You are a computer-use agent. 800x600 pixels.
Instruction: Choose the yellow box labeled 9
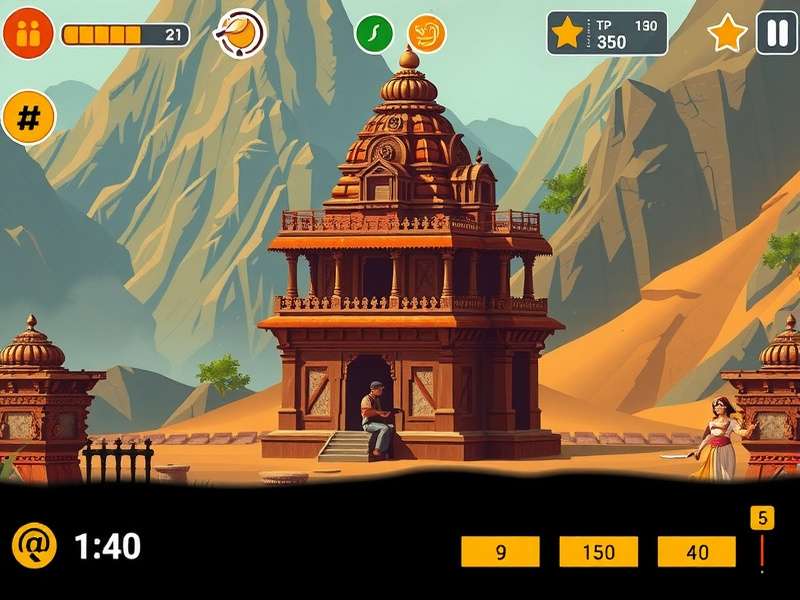(500, 551)
